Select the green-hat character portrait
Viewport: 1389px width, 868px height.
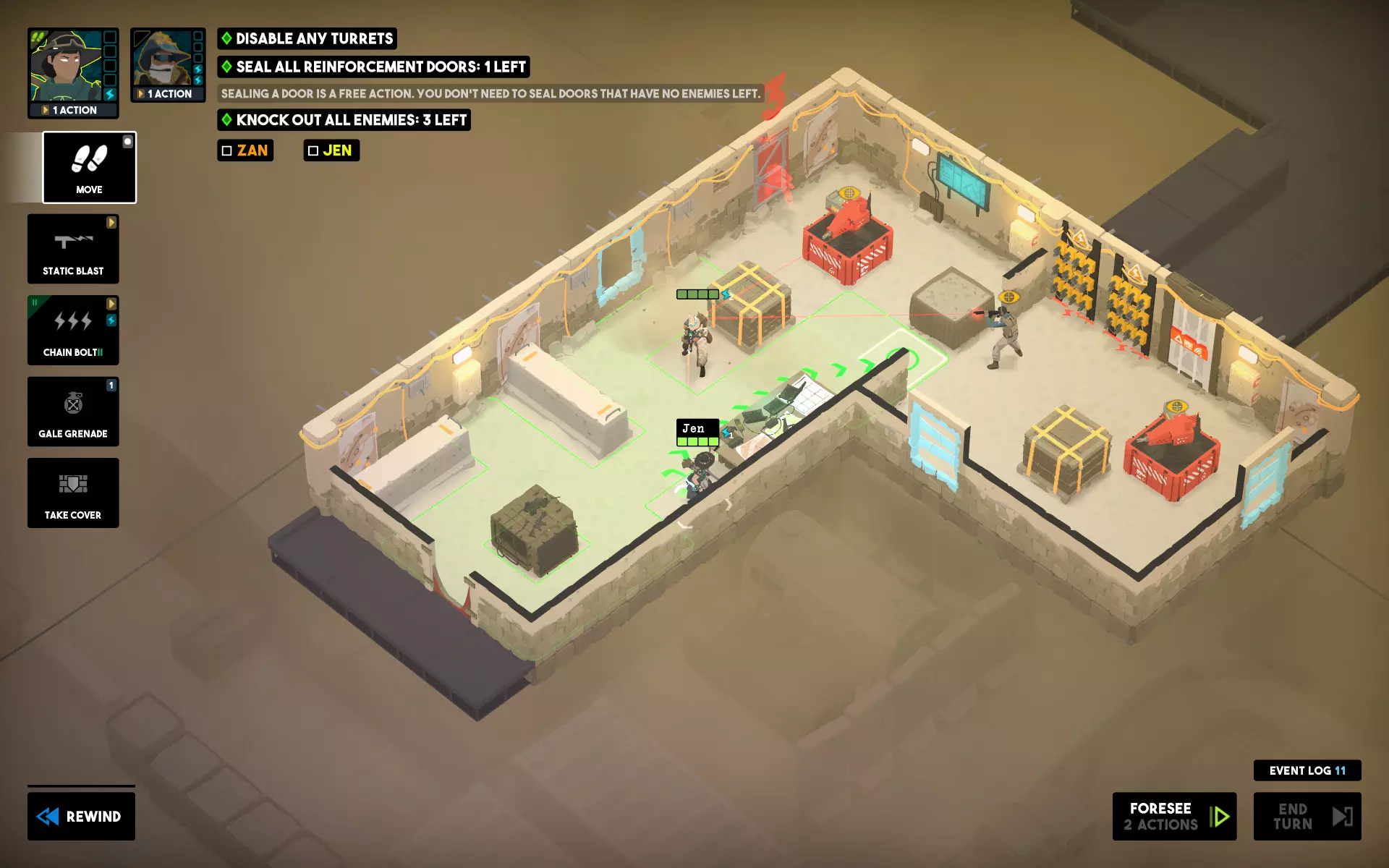click(x=67, y=67)
